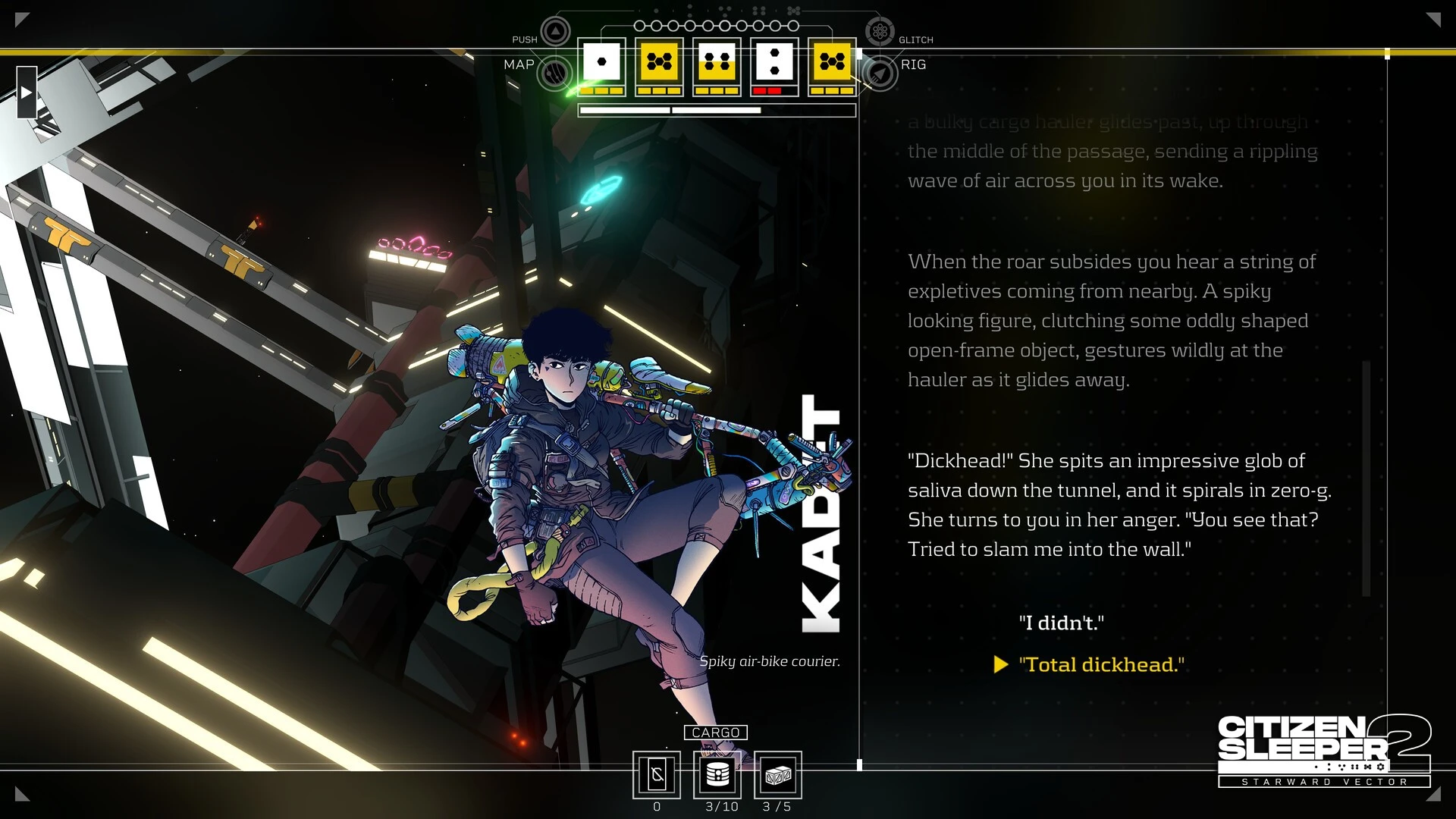Open the Map icon
This screenshot has height=819, width=1456.
pos(554,74)
